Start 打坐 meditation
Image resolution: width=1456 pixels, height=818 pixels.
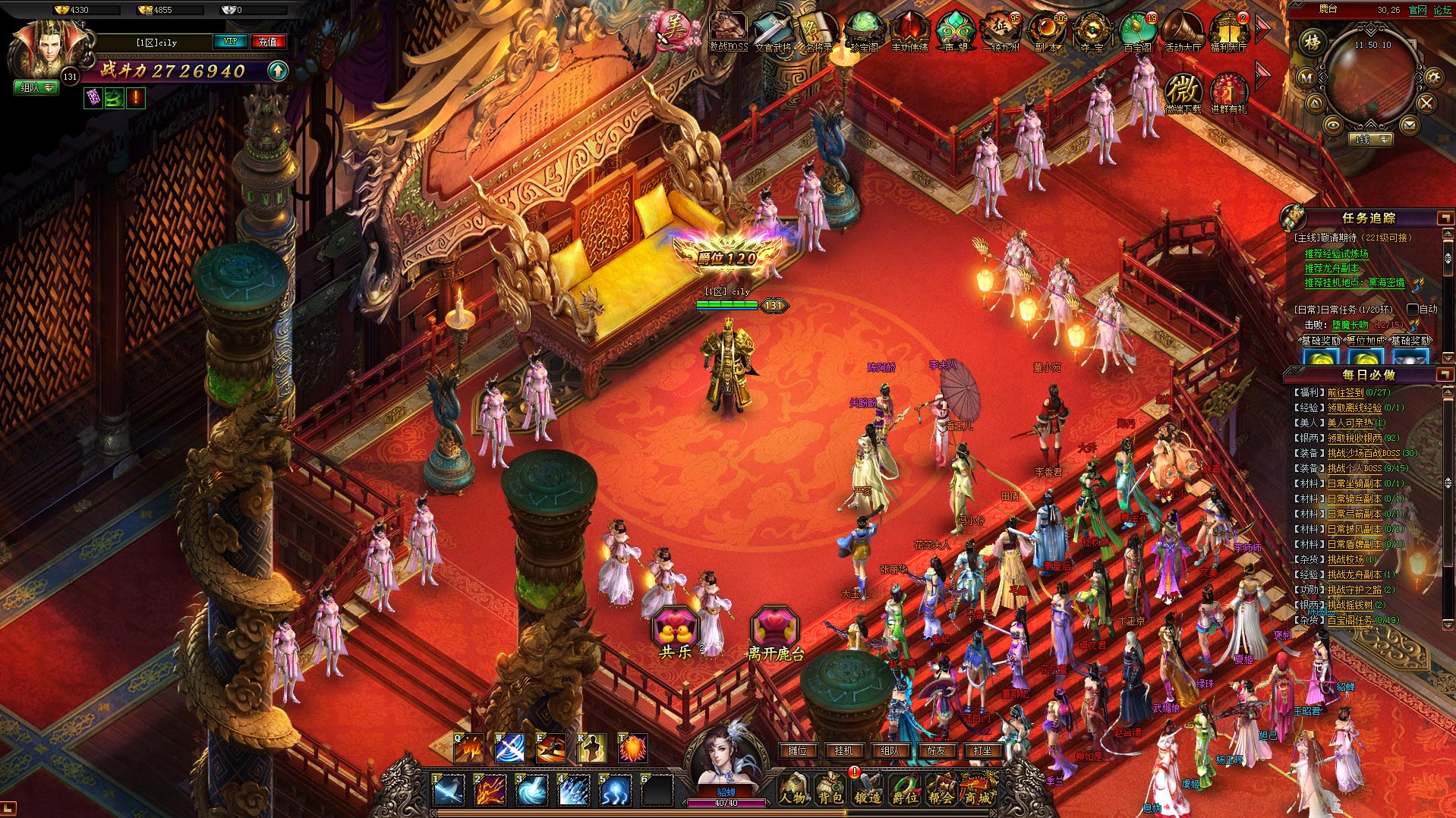pos(982,750)
